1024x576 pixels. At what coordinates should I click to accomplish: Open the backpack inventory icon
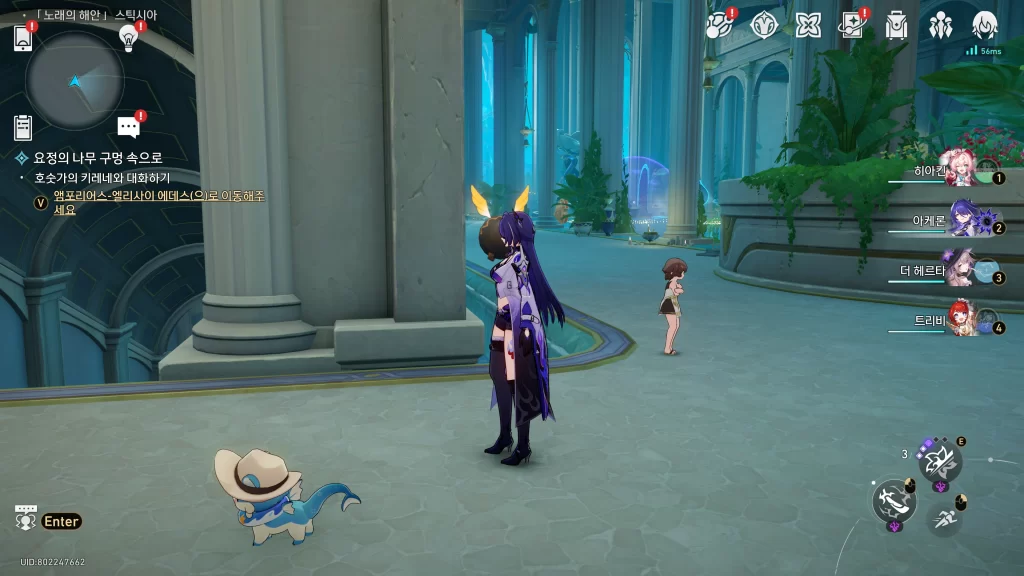(896, 25)
